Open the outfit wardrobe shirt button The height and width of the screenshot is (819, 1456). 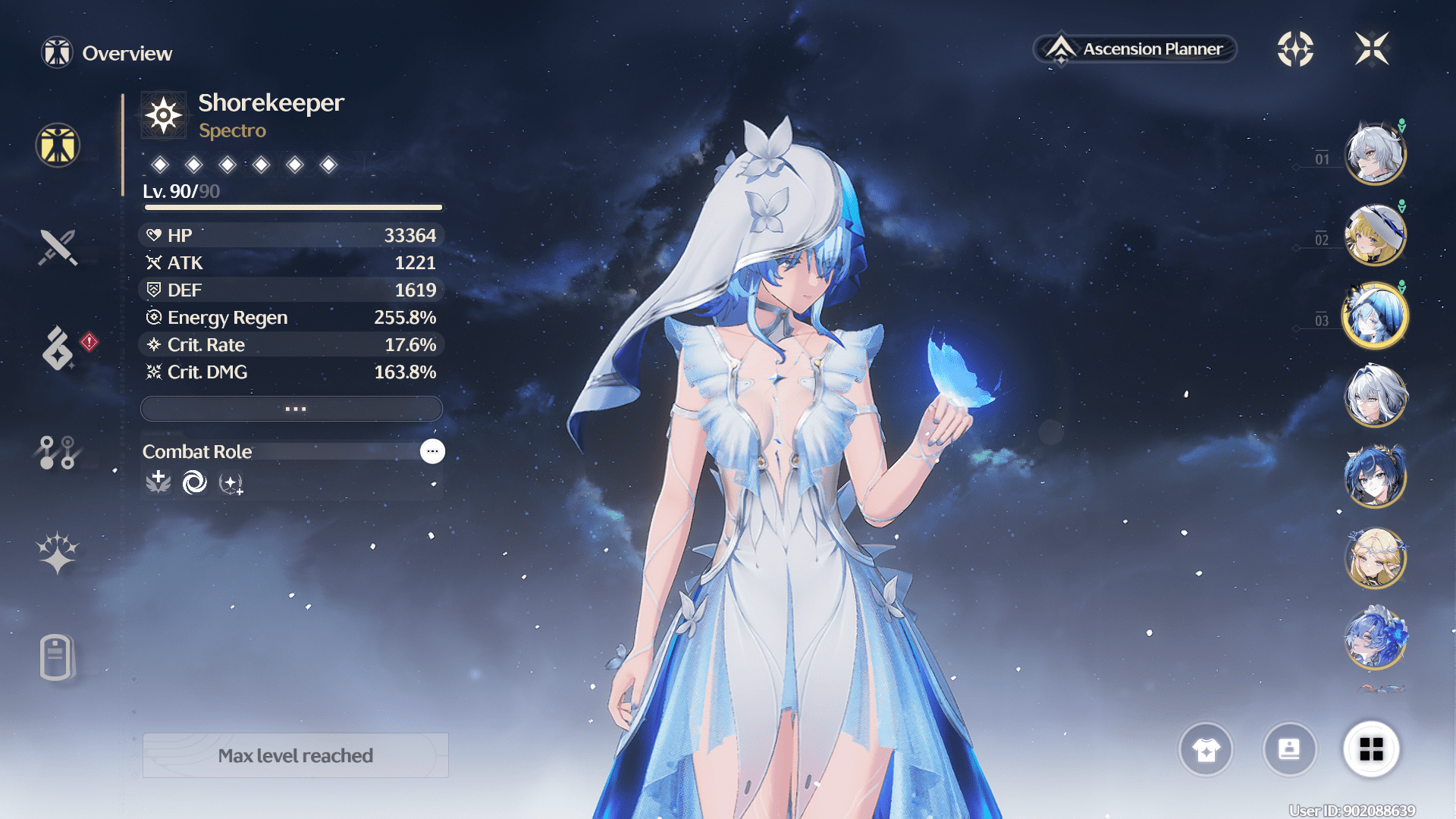(1206, 749)
